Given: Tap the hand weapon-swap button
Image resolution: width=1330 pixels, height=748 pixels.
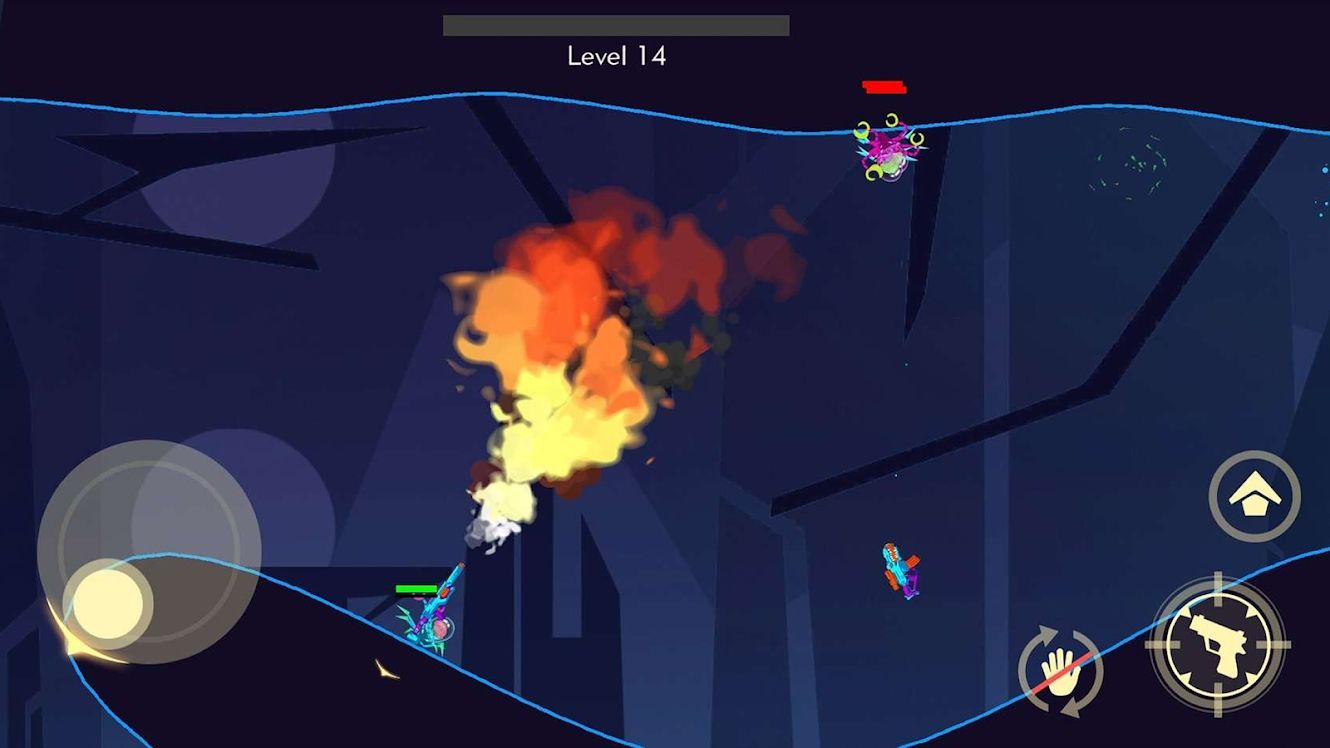Looking at the screenshot, I should click(1060, 671).
